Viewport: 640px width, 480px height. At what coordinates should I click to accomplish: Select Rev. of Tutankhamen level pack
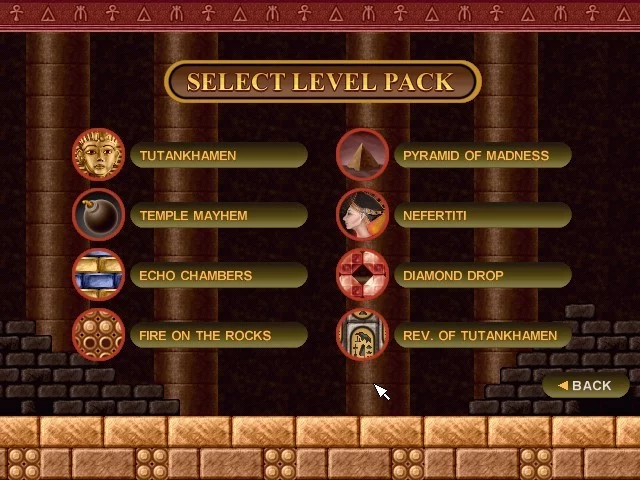pyautogui.click(x=482, y=336)
